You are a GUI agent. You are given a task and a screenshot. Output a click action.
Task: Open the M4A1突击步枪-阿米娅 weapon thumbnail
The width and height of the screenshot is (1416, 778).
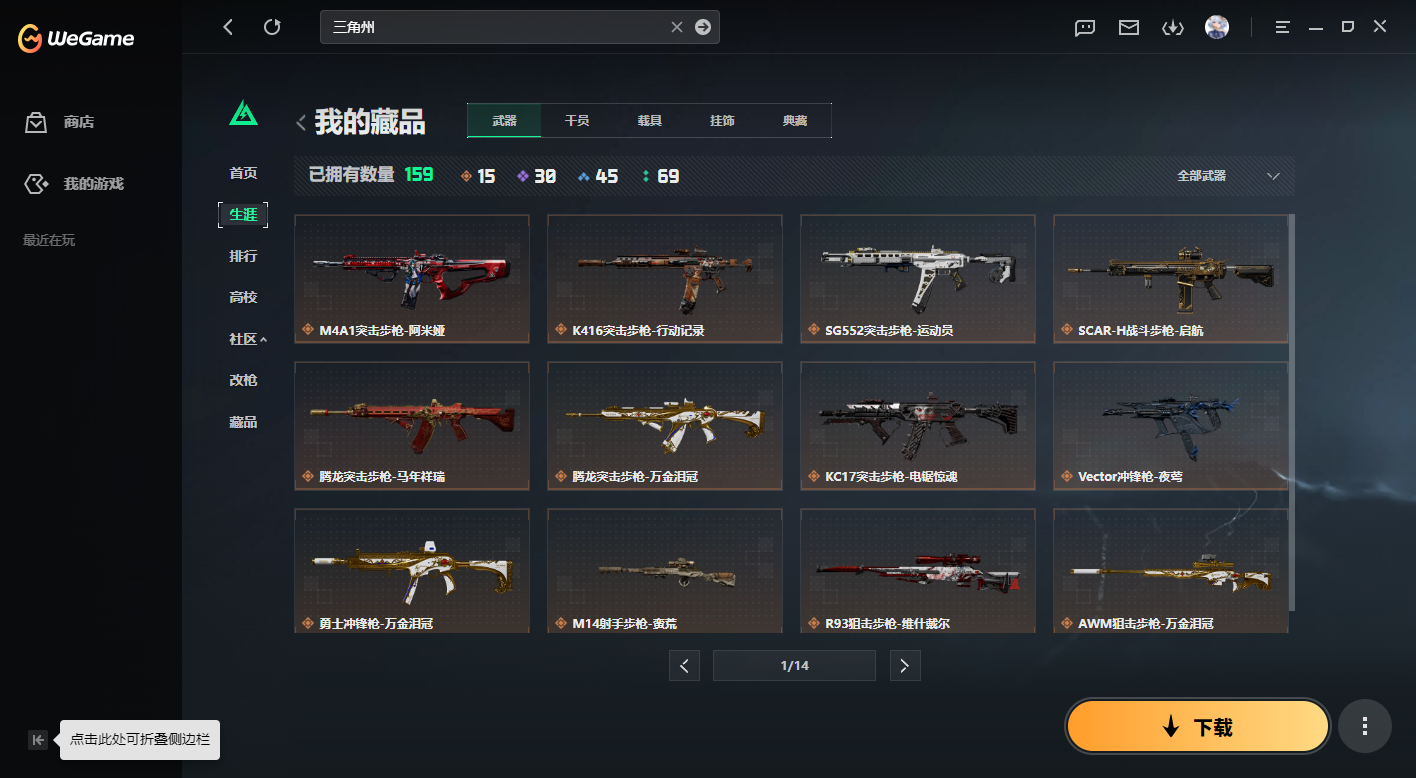411,278
